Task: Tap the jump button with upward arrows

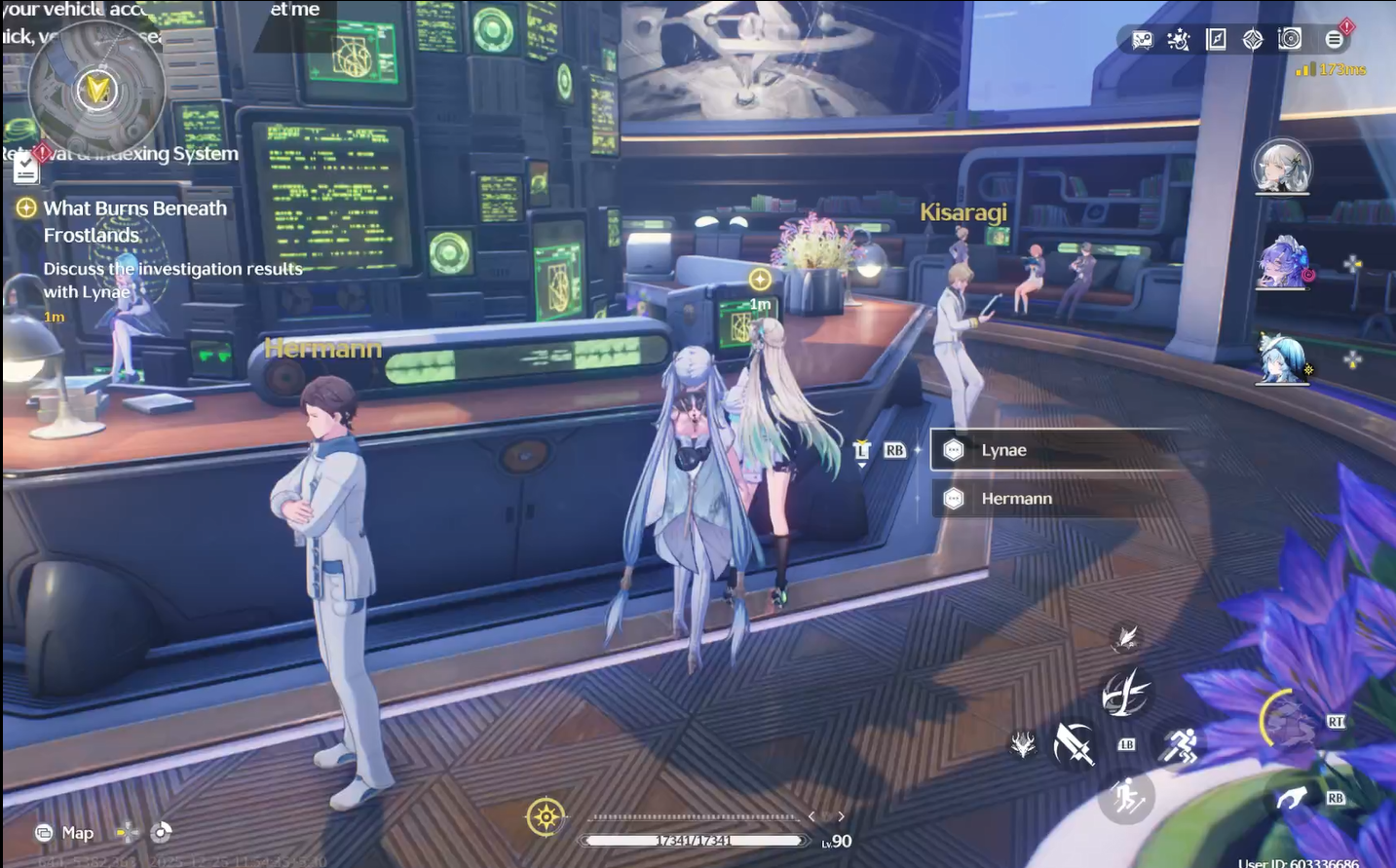Action: point(1127,798)
